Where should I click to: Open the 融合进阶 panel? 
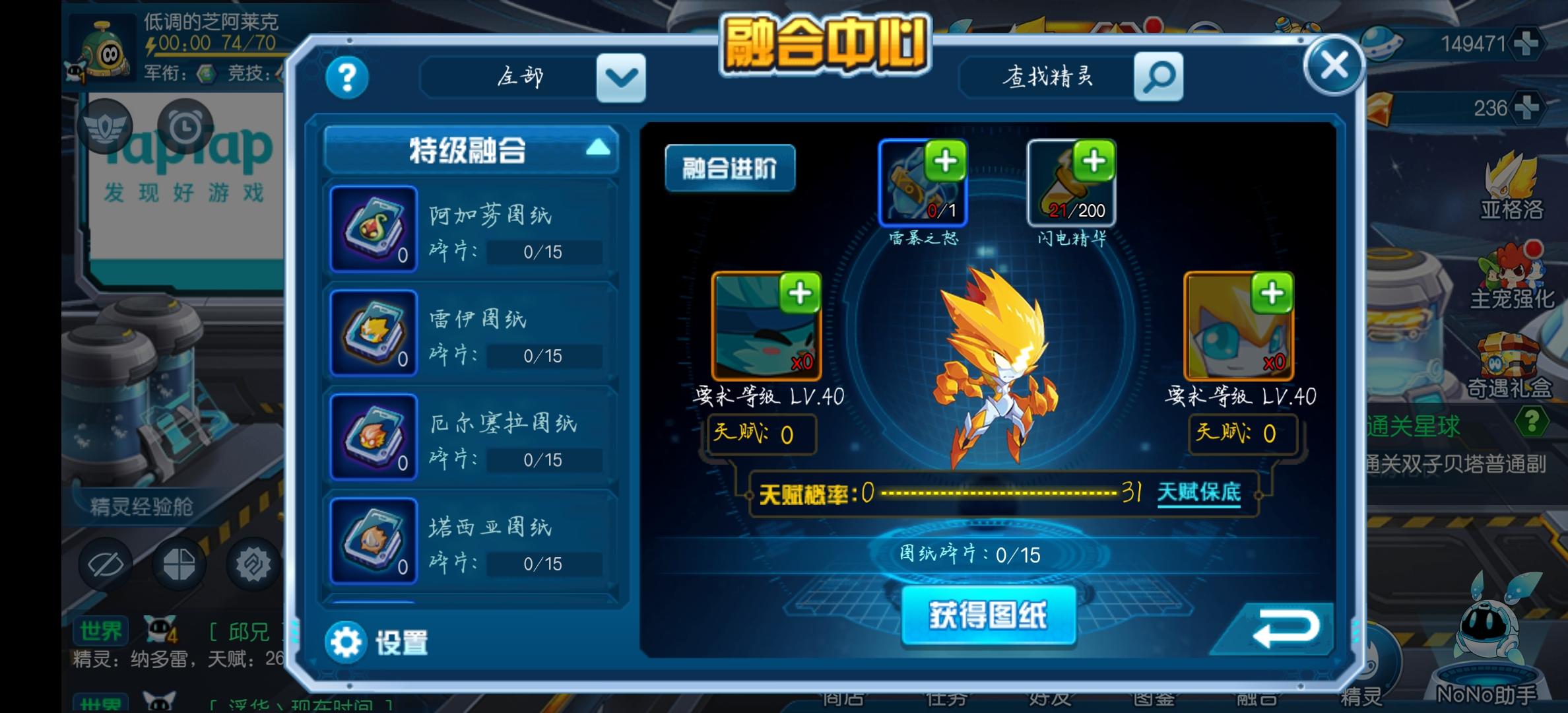pos(730,168)
